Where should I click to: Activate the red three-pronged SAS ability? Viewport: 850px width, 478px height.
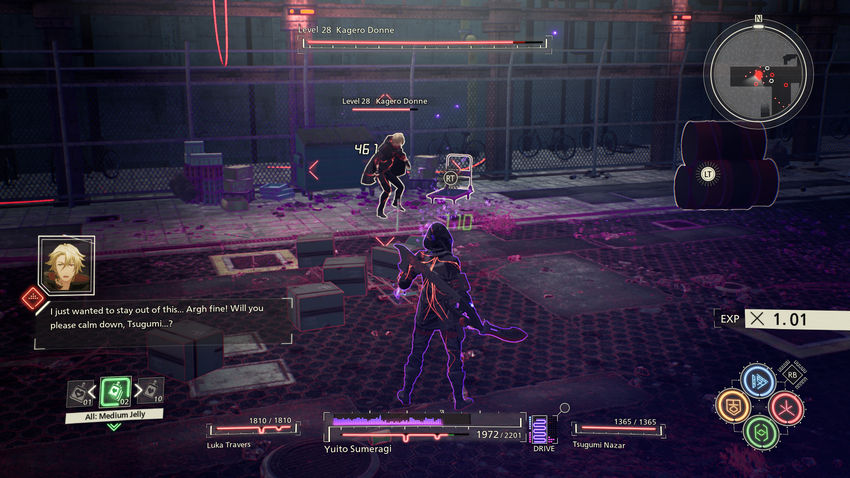point(785,406)
